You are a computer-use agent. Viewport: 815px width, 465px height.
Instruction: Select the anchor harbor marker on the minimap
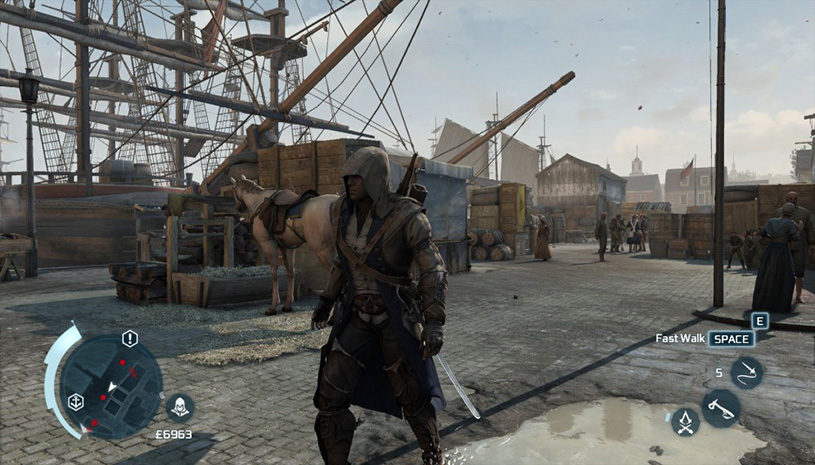click(75, 402)
